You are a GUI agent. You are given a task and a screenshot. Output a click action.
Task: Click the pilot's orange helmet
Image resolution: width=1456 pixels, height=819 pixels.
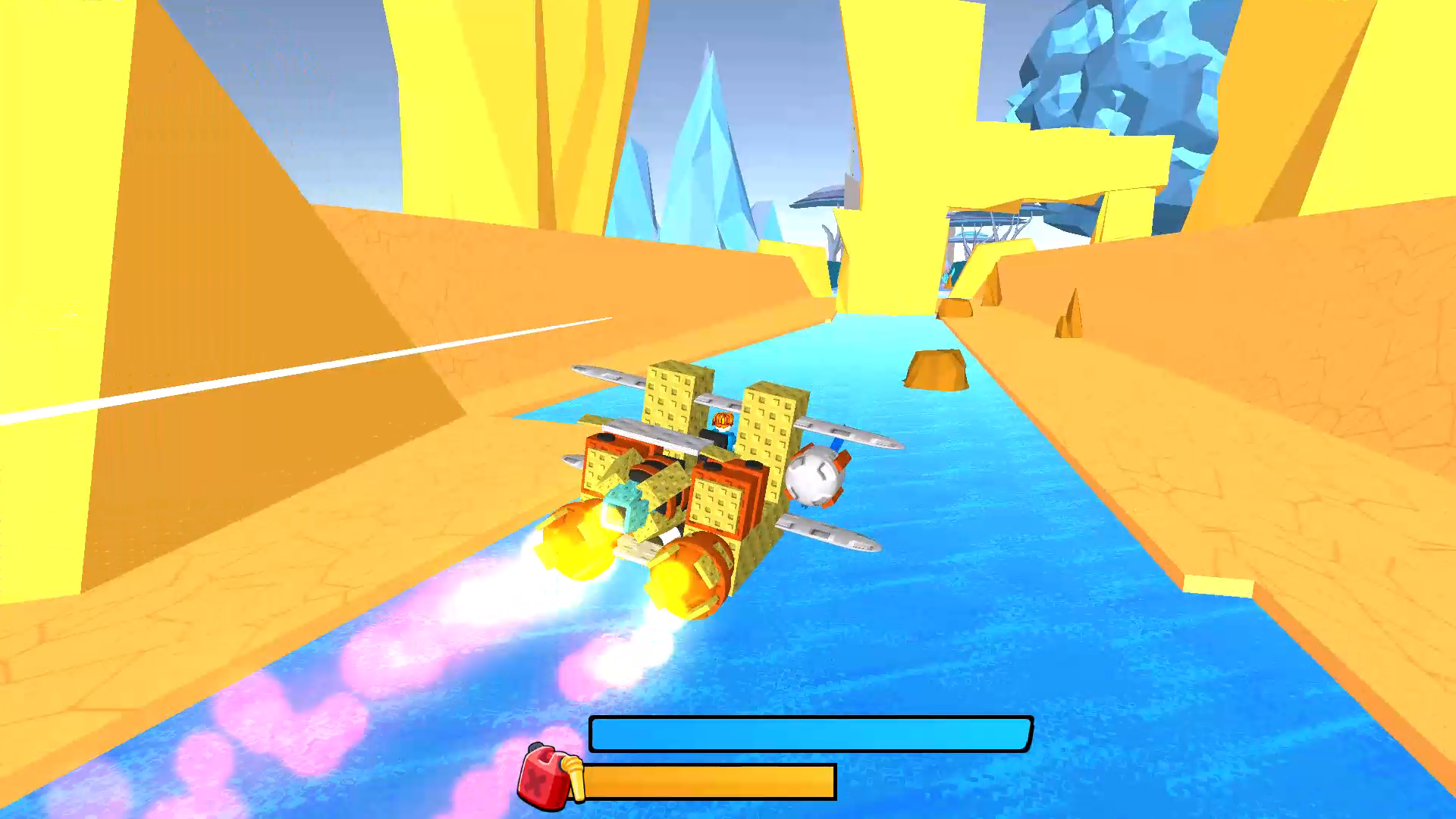pyautogui.click(x=723, y=419)
